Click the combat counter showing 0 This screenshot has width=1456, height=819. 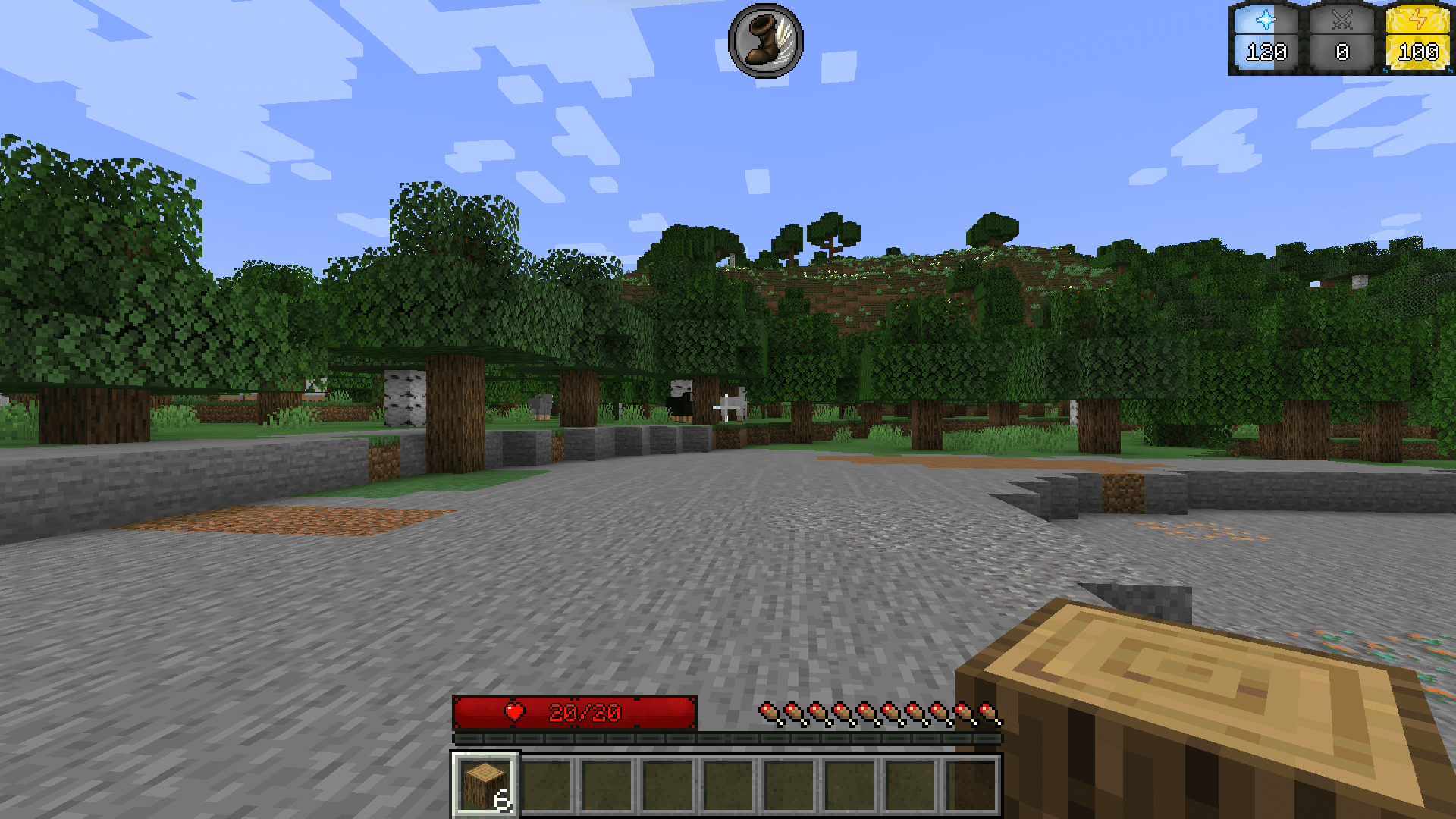click(x=1342, y=52)
